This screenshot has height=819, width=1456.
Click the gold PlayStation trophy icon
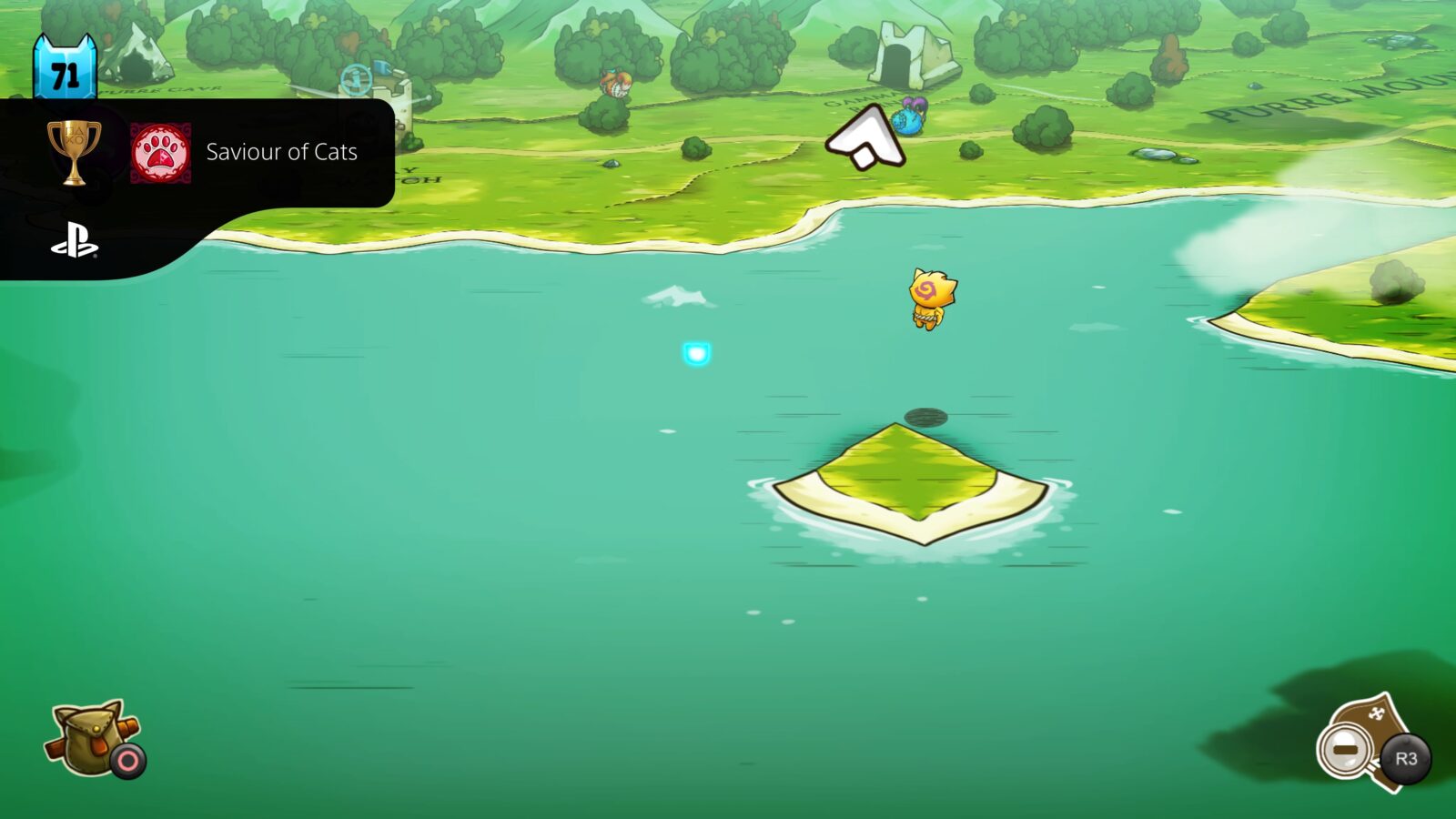(77, 153)
